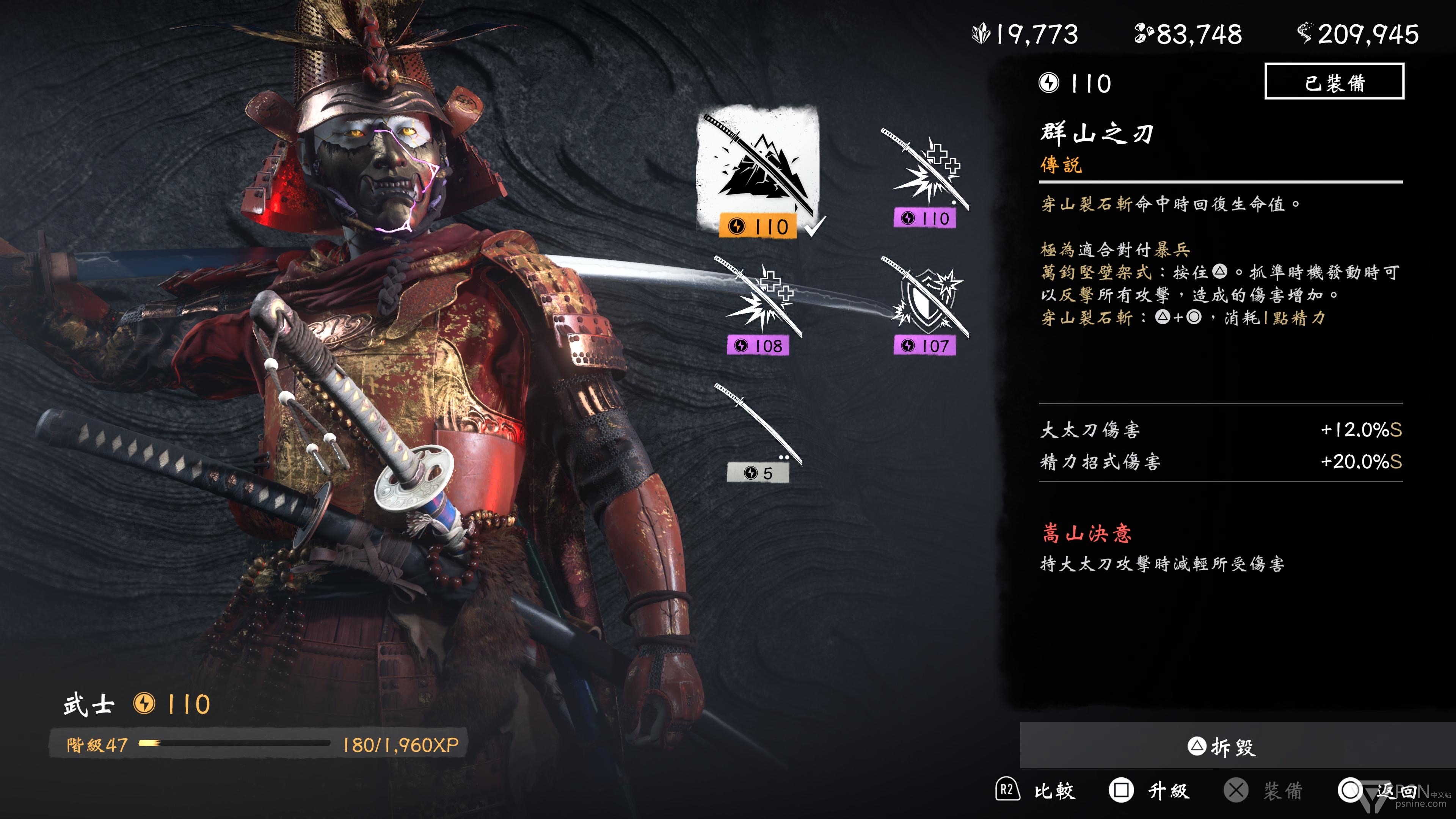This screenshot has height=819, width=1456.
Task: Select the purple katana rated 108
Action: 758,303
